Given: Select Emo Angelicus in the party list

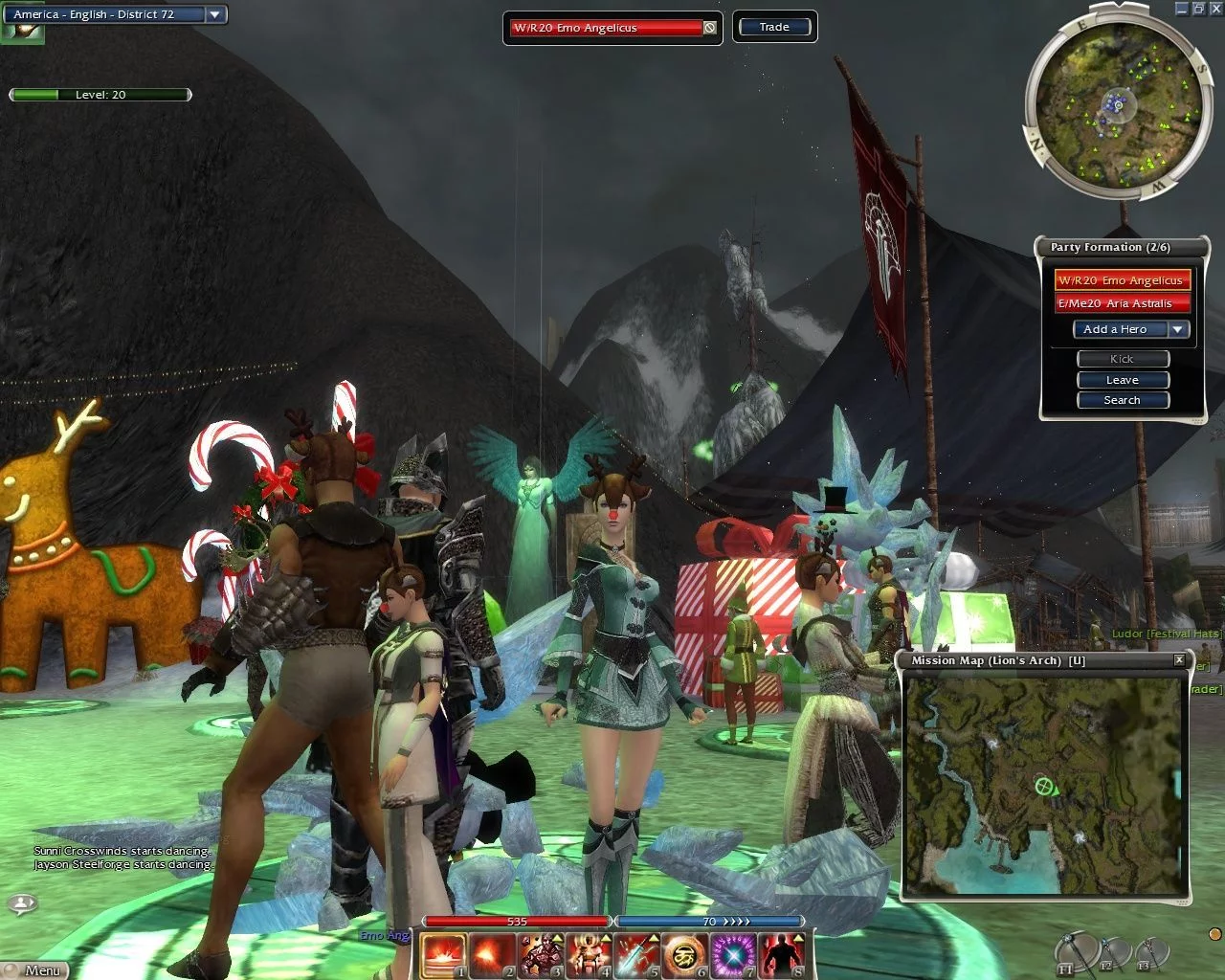Looking at the screenshot, I should click(x=1121, y=280).
